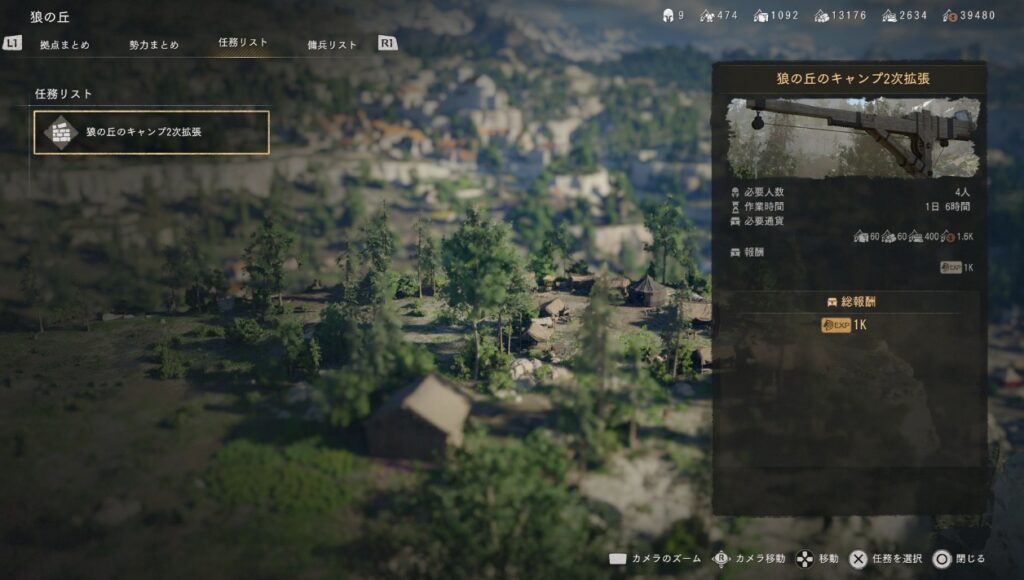Open the 勢力まとめ tab
This screenshot has width=1024, height=580.
tap(154, 45)
